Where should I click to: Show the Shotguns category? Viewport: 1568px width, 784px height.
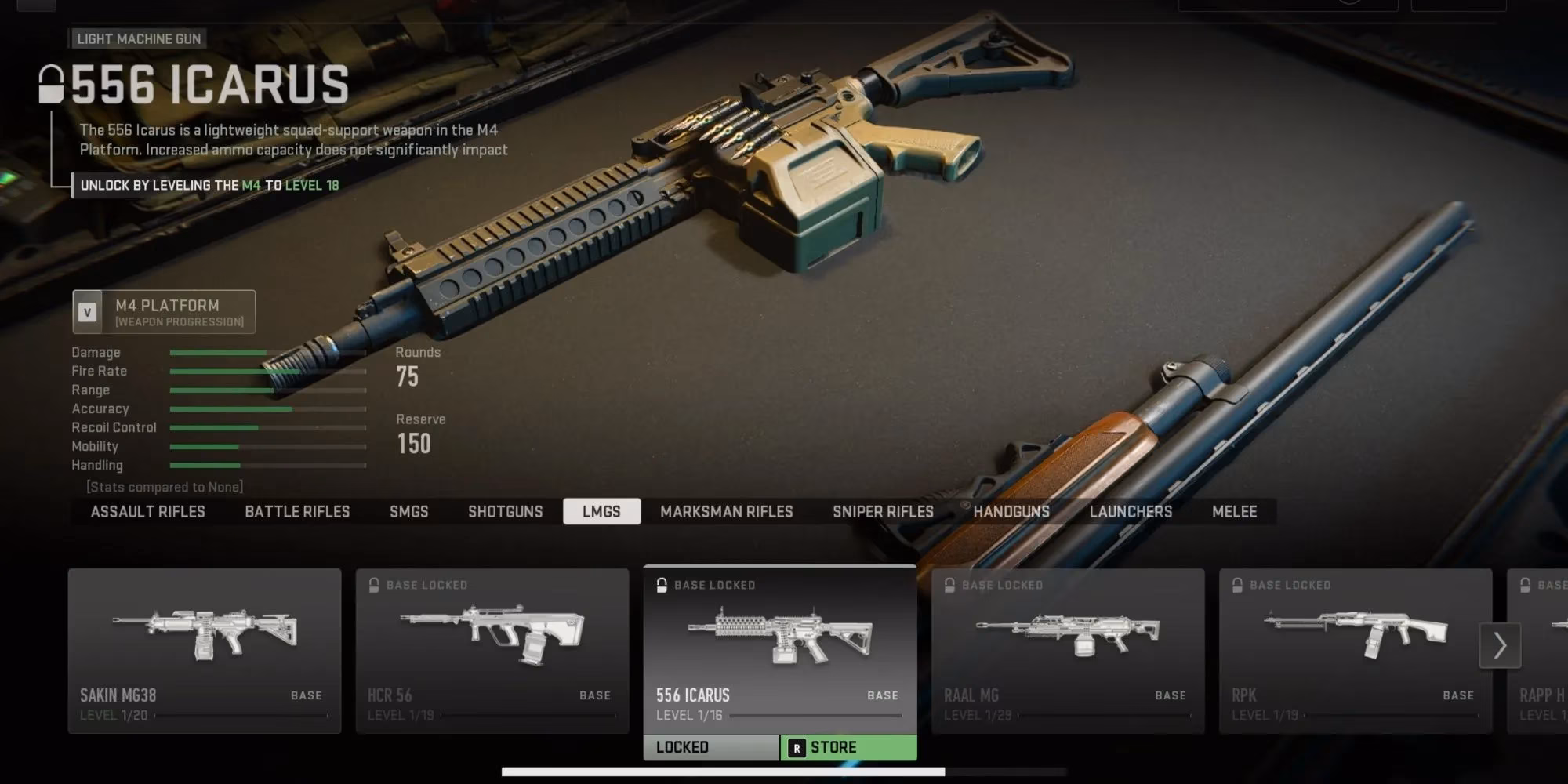click(505, 512)
